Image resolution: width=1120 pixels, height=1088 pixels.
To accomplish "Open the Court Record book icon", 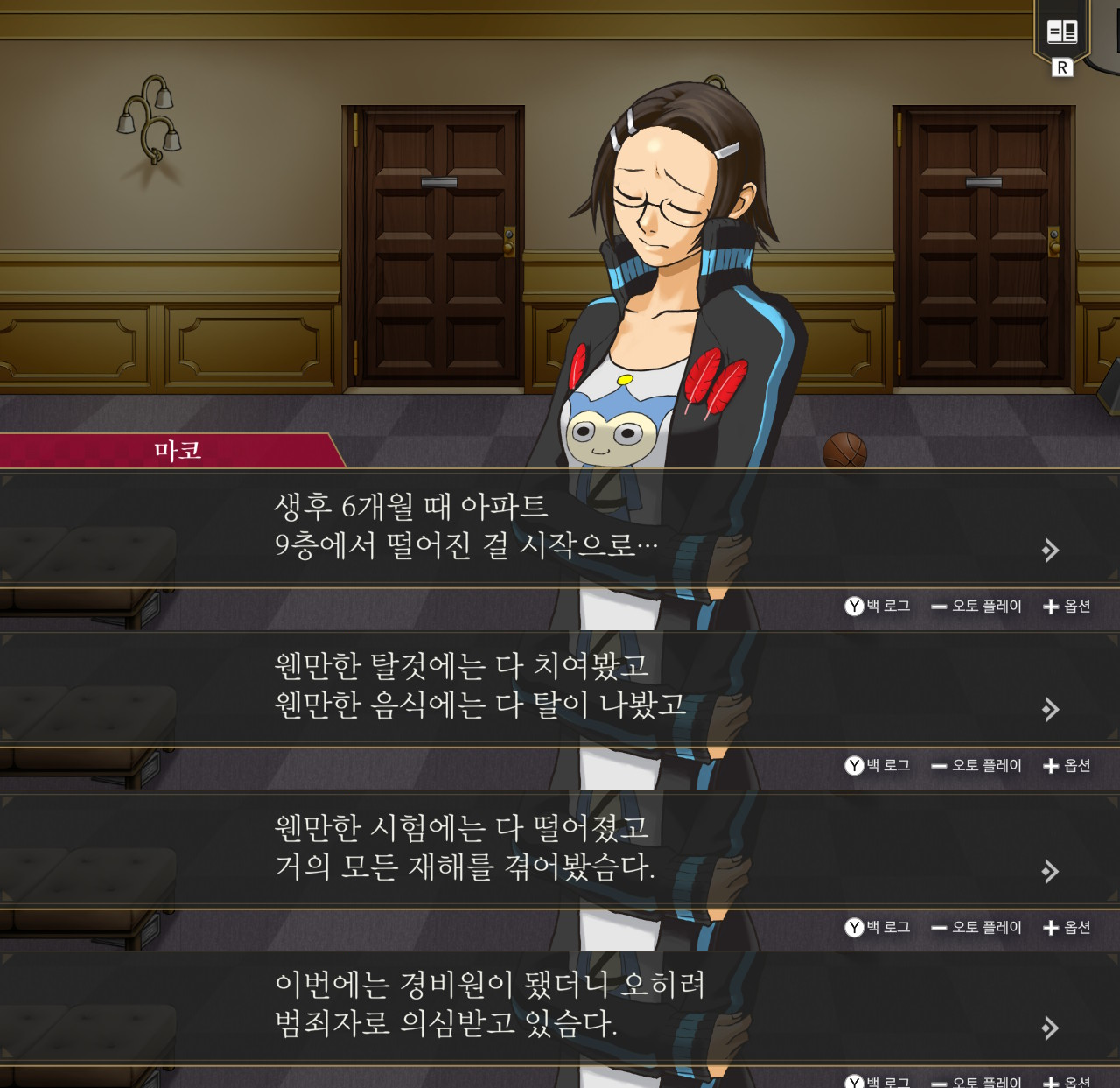I will 1062,32.
